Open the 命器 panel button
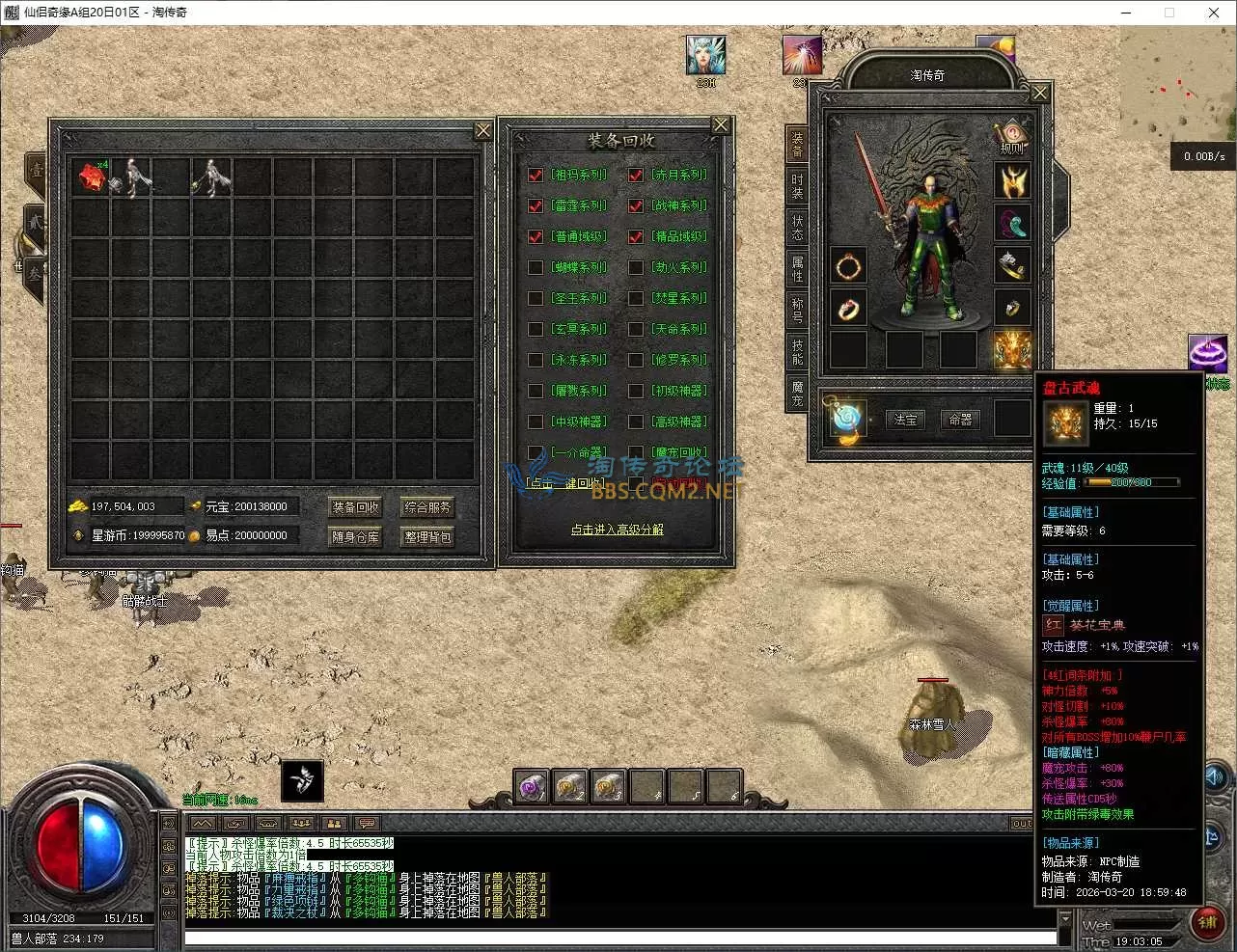The height and width of the screenshot is (952, 1237). [960, 420]
